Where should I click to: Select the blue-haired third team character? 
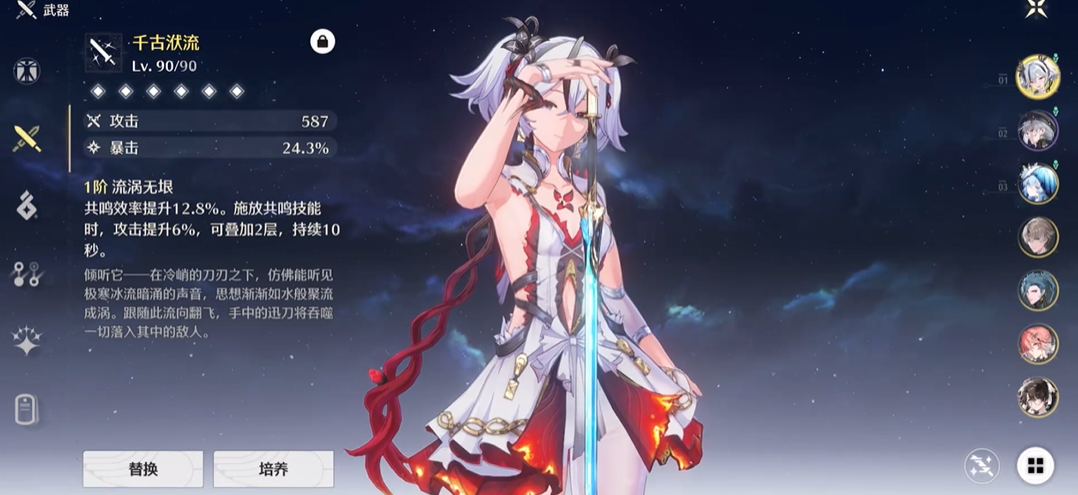coord(1037,184)
